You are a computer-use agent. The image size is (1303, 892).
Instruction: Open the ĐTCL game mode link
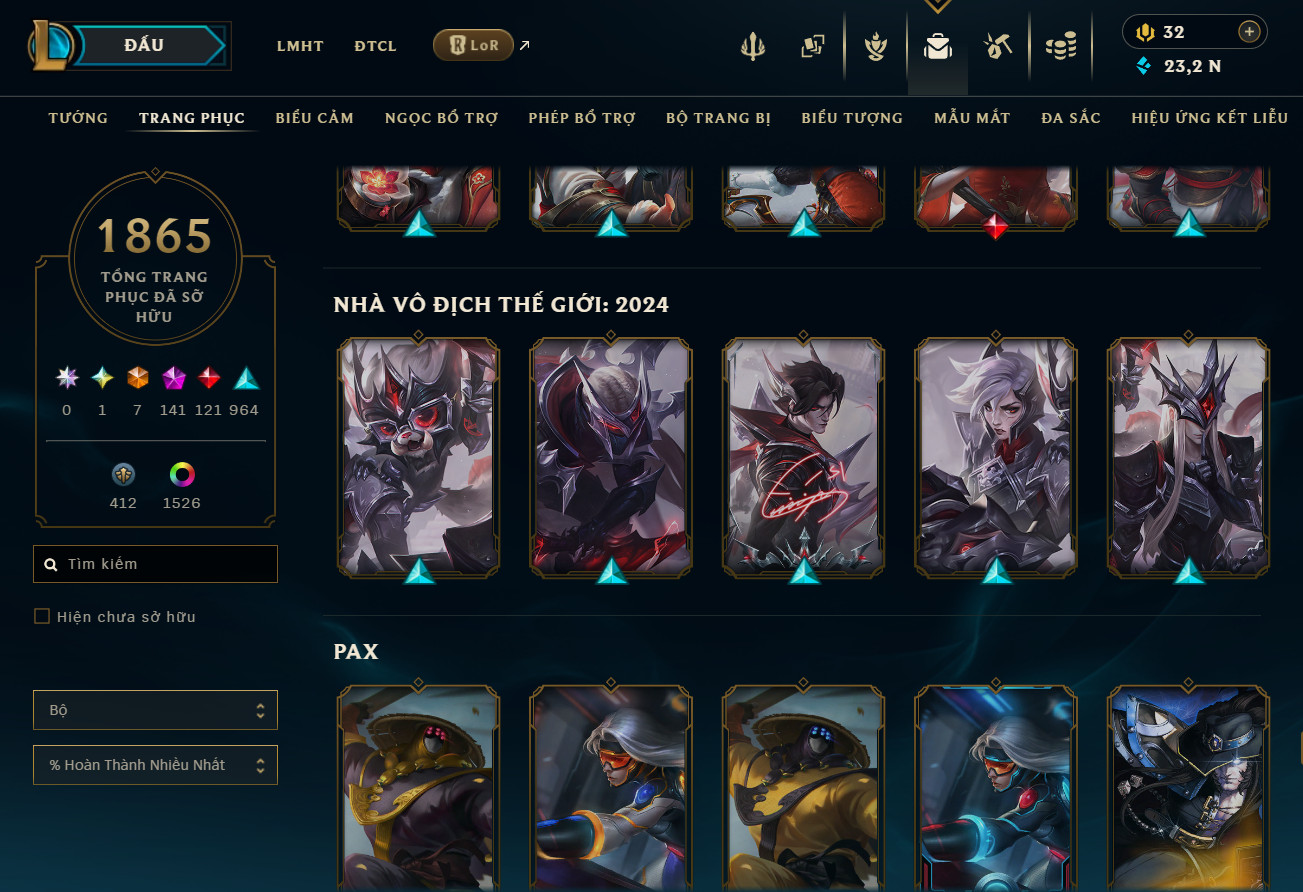coord(375,46)
